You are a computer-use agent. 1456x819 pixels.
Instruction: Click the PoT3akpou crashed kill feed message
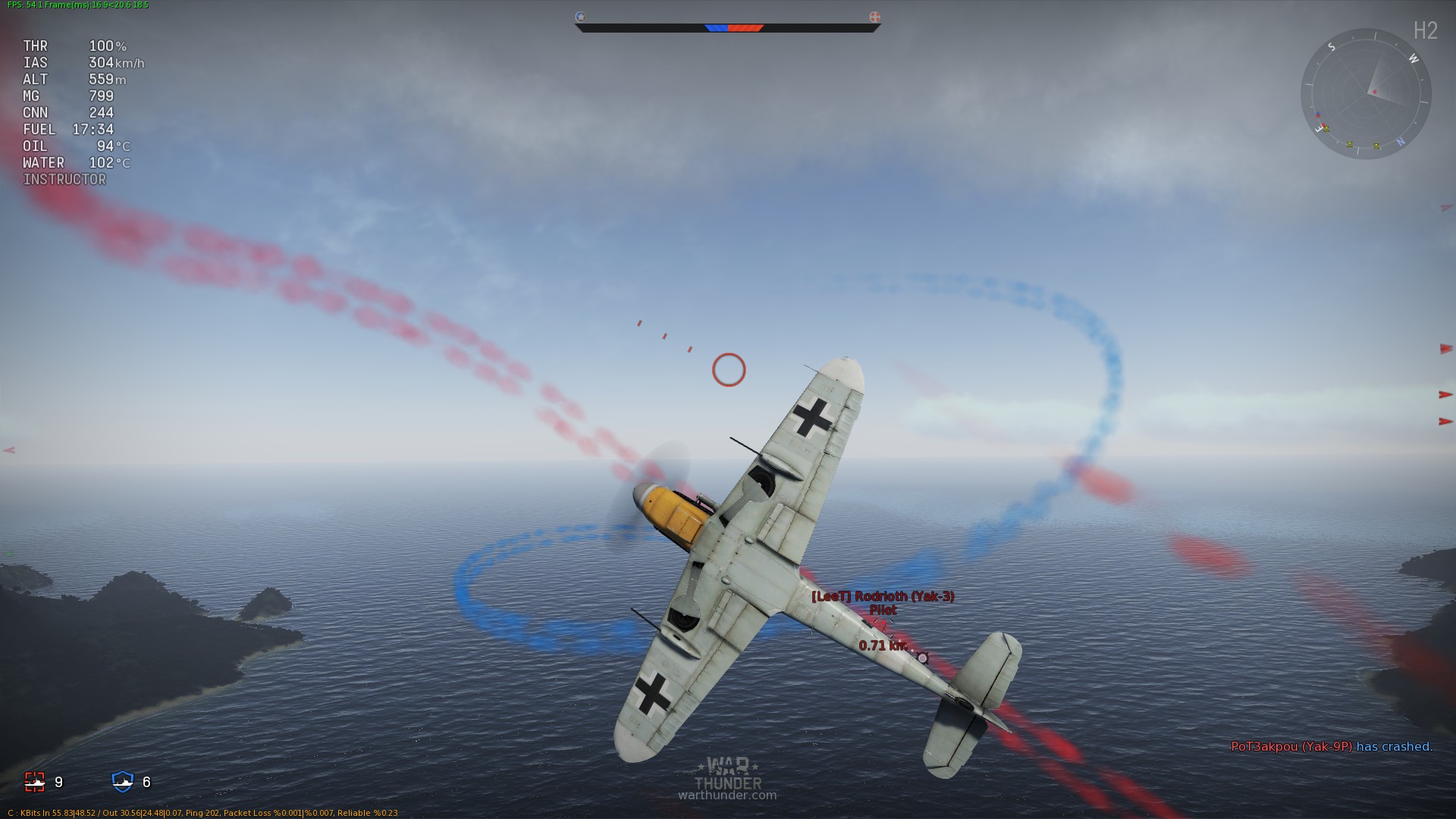(1331, 746)
